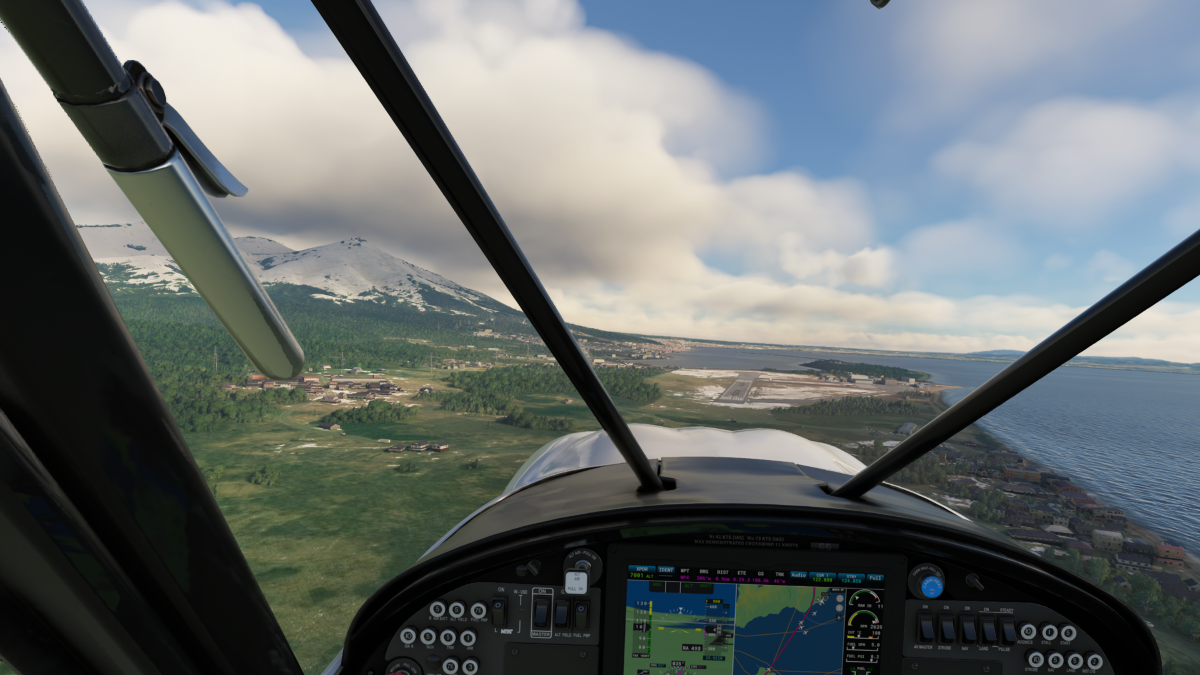Open the Audio panel button
This screenshot has width=1200, height=675.
tap(798, 575)
